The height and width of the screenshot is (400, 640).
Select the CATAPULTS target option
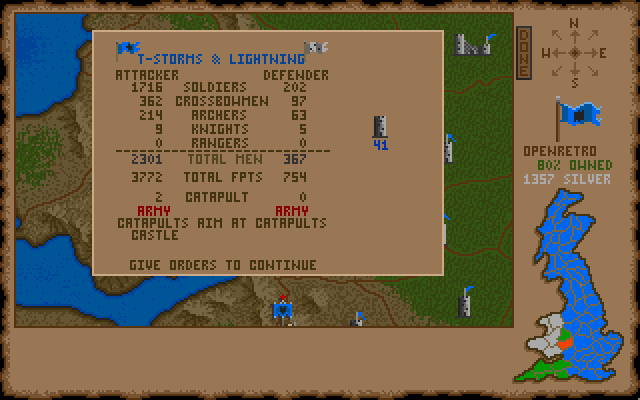tap(294, 223)
